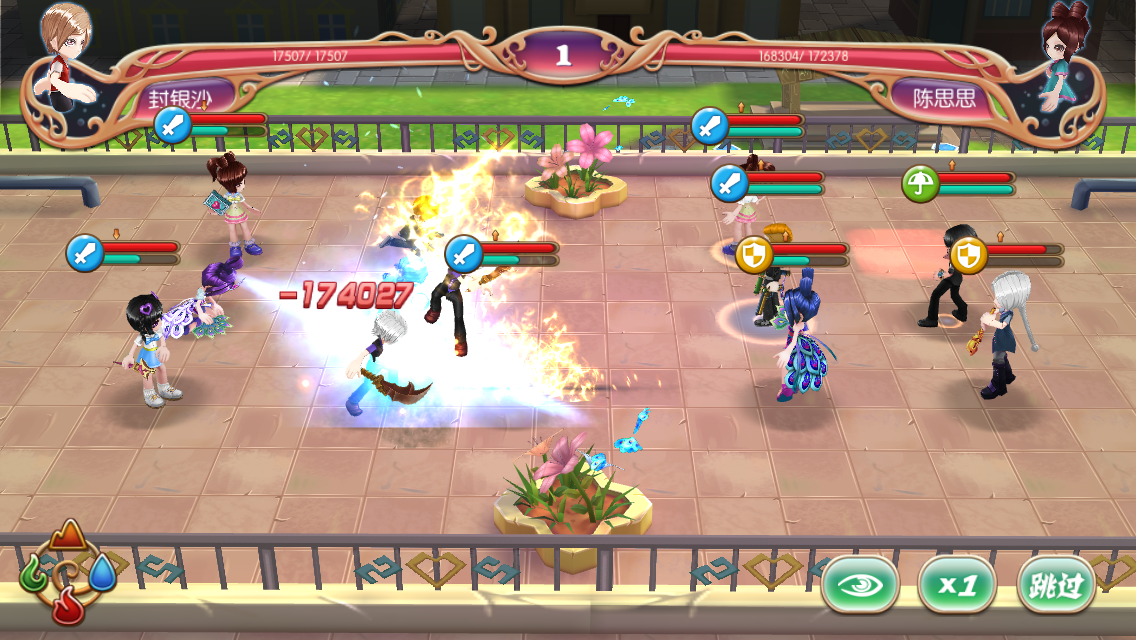Viewport: 1136px width, 640px height.
Task: Click the green eye view button
Action: [860, 585]
